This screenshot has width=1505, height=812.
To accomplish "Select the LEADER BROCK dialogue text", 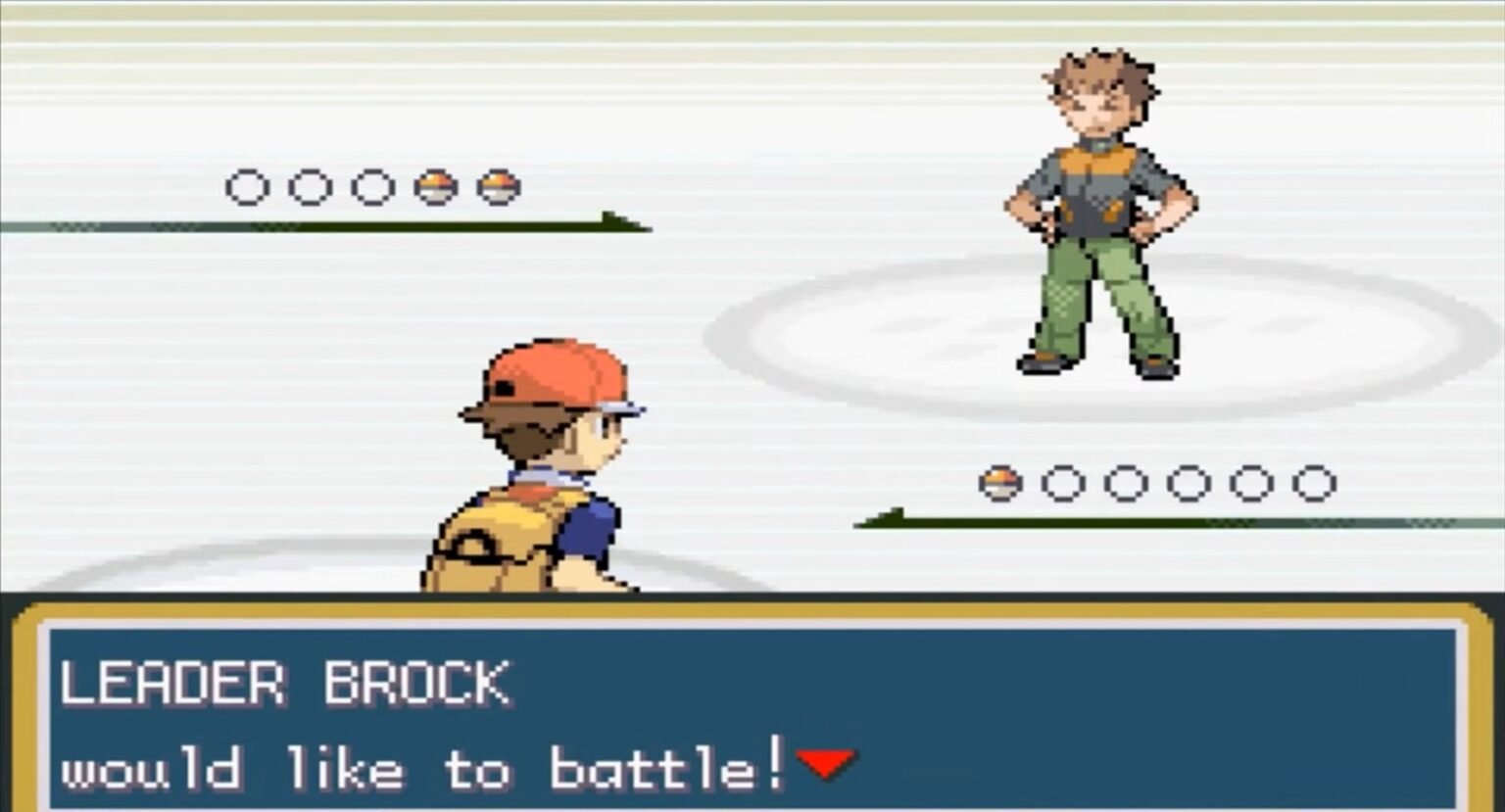I will (284, 683).
